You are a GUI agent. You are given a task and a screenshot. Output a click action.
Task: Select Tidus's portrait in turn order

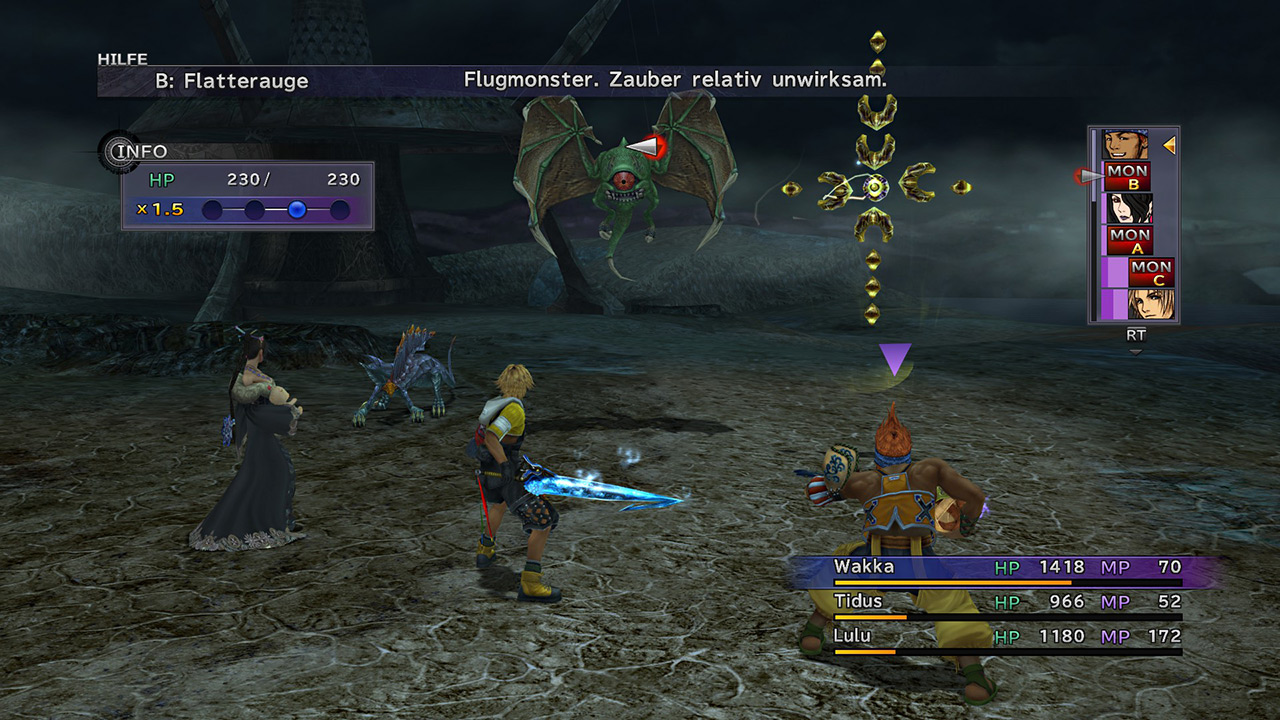(x=1151, y=303)
